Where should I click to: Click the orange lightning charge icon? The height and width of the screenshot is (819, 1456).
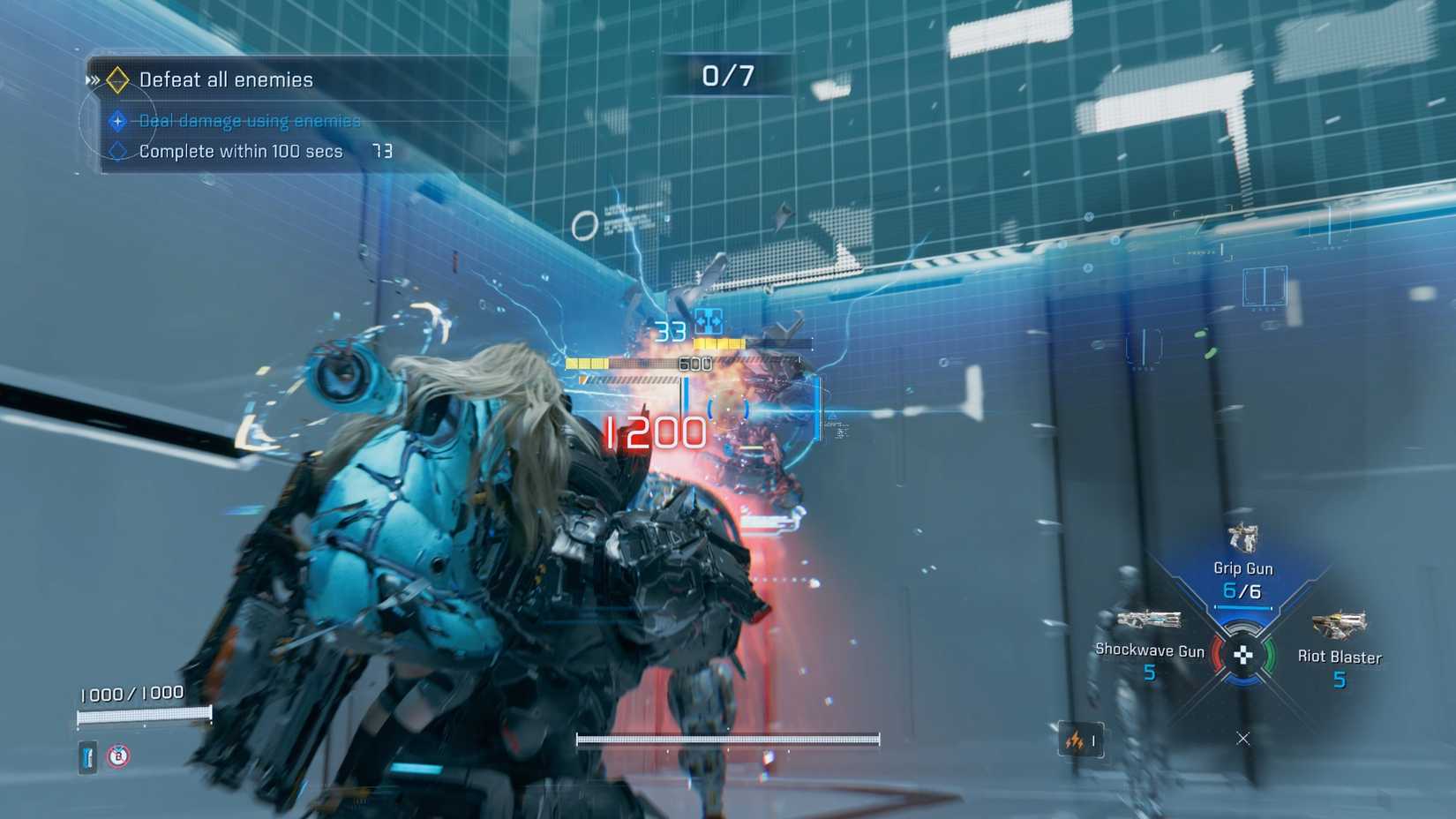tap(1075, 741)
